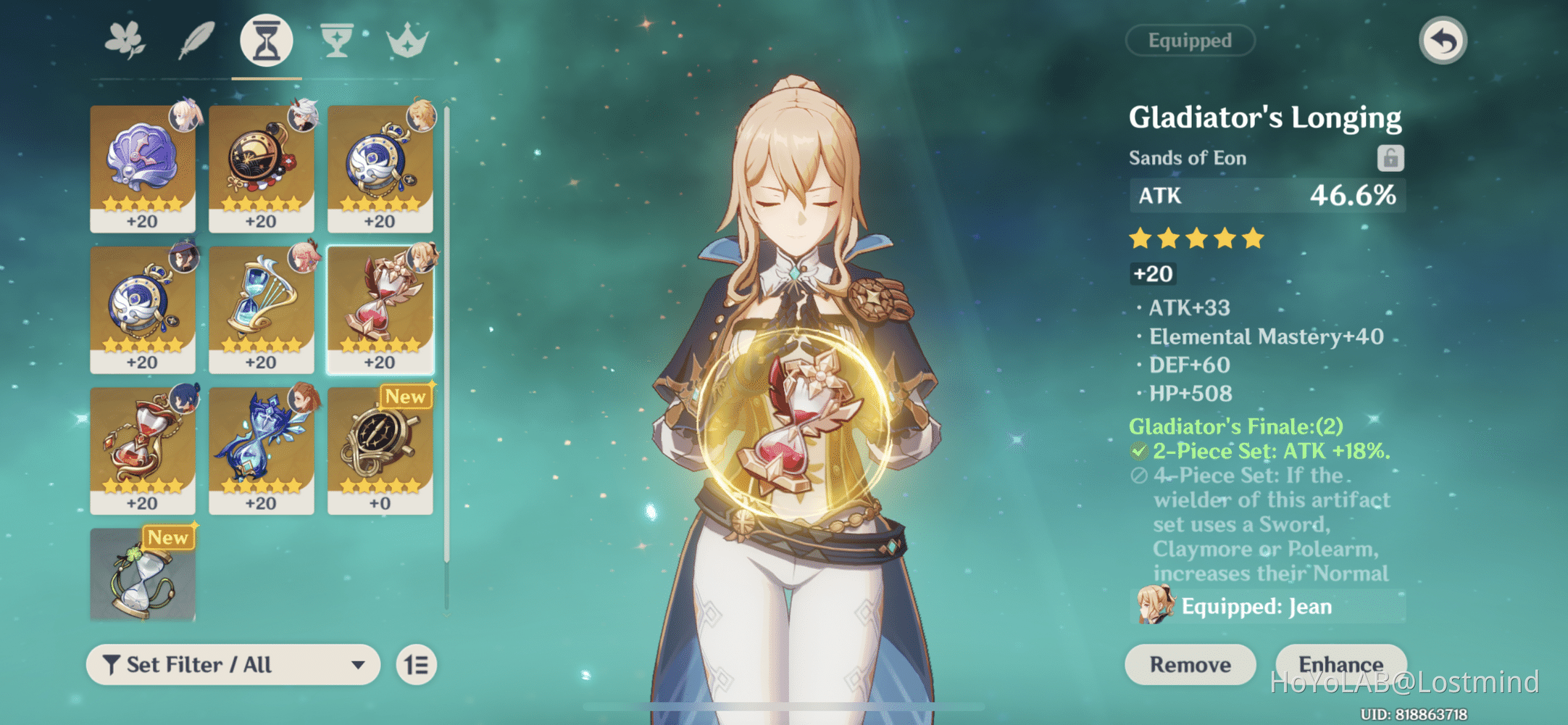
Task: Select the greyed-out New hourglass at the bottom
Action: click(143, 576)
